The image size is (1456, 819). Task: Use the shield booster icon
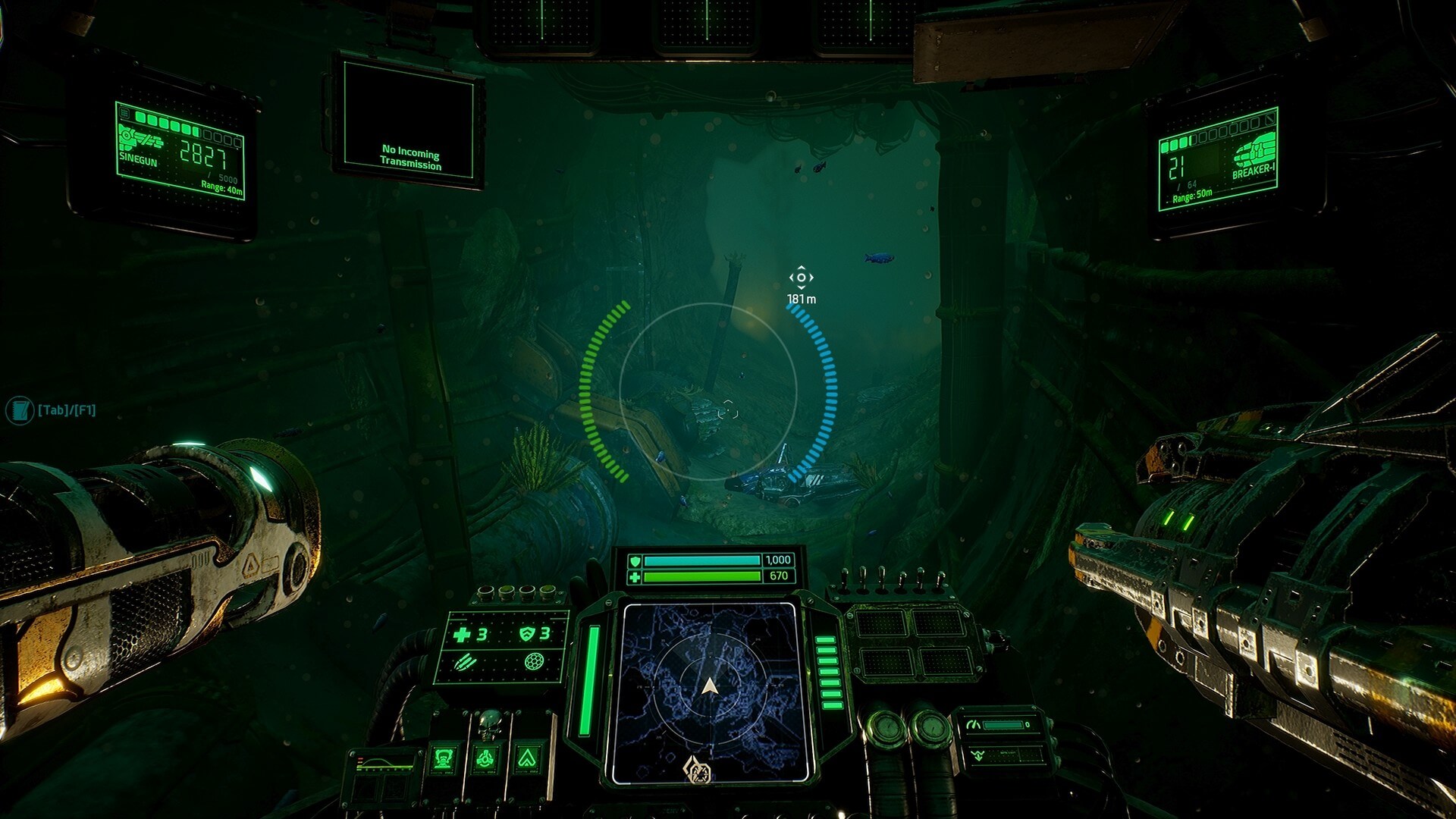(x=527, y=634)
